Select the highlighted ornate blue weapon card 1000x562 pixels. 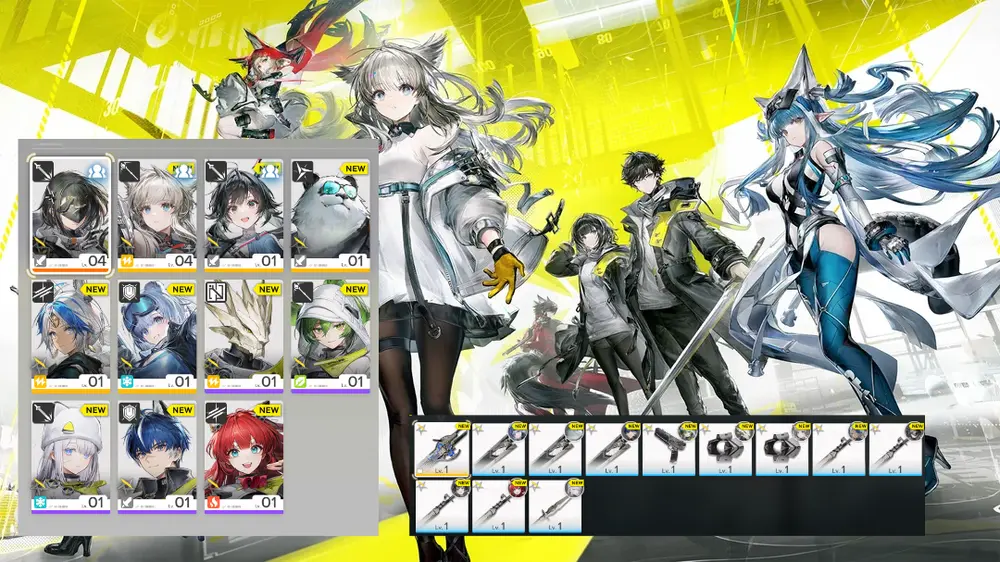pyautogui.click(x=441, y=448)
